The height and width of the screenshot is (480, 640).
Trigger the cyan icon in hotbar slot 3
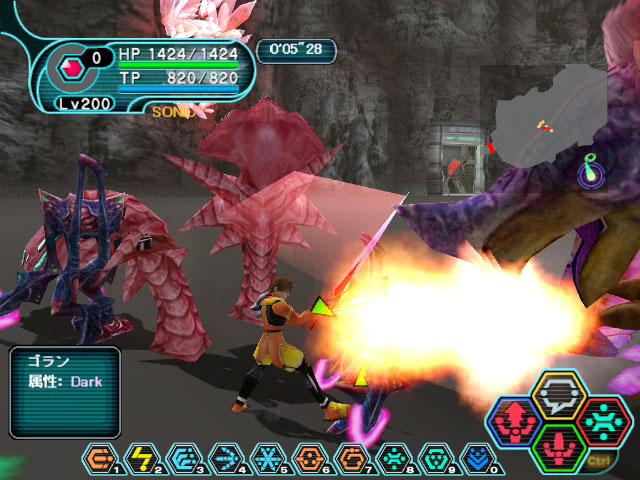(184, 457)
